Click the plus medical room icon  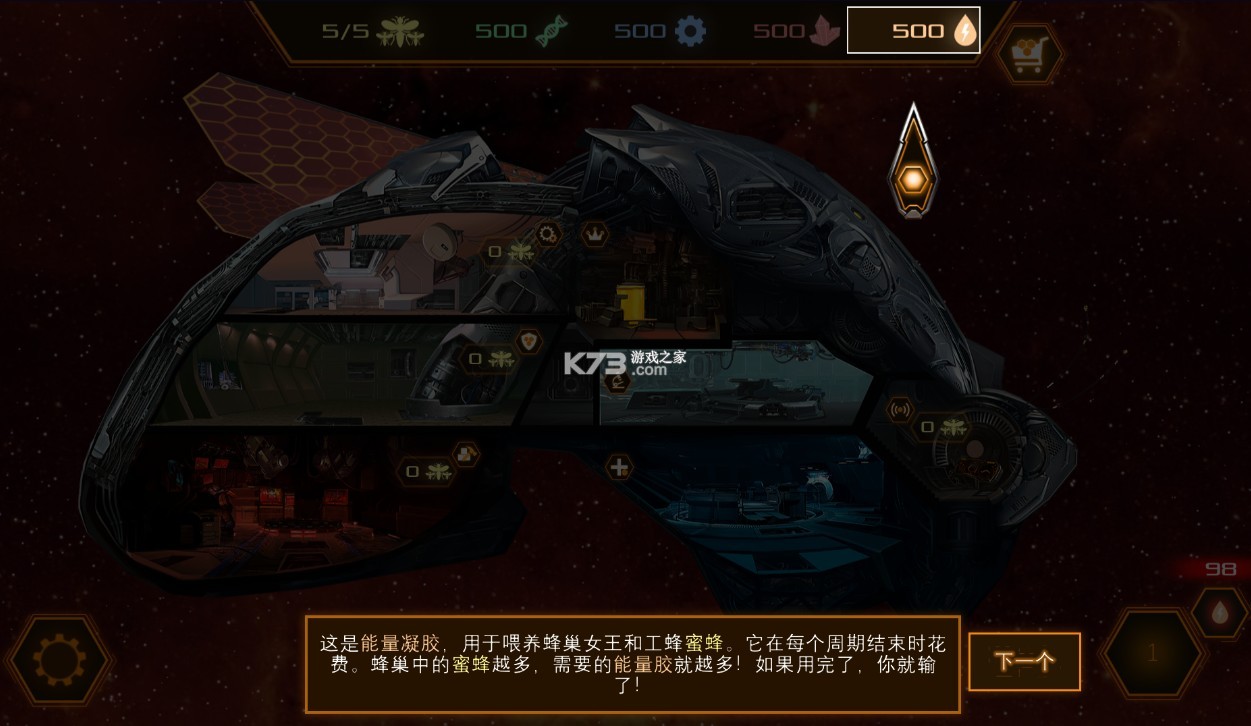620,466
